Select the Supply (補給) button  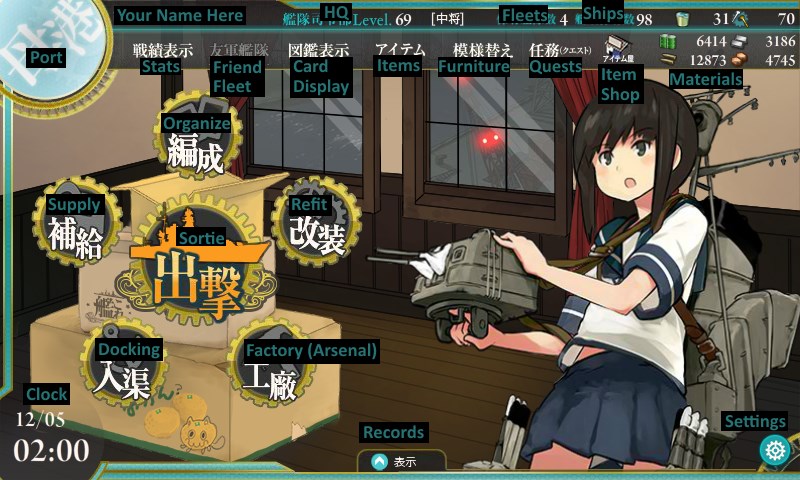(76, 233)
